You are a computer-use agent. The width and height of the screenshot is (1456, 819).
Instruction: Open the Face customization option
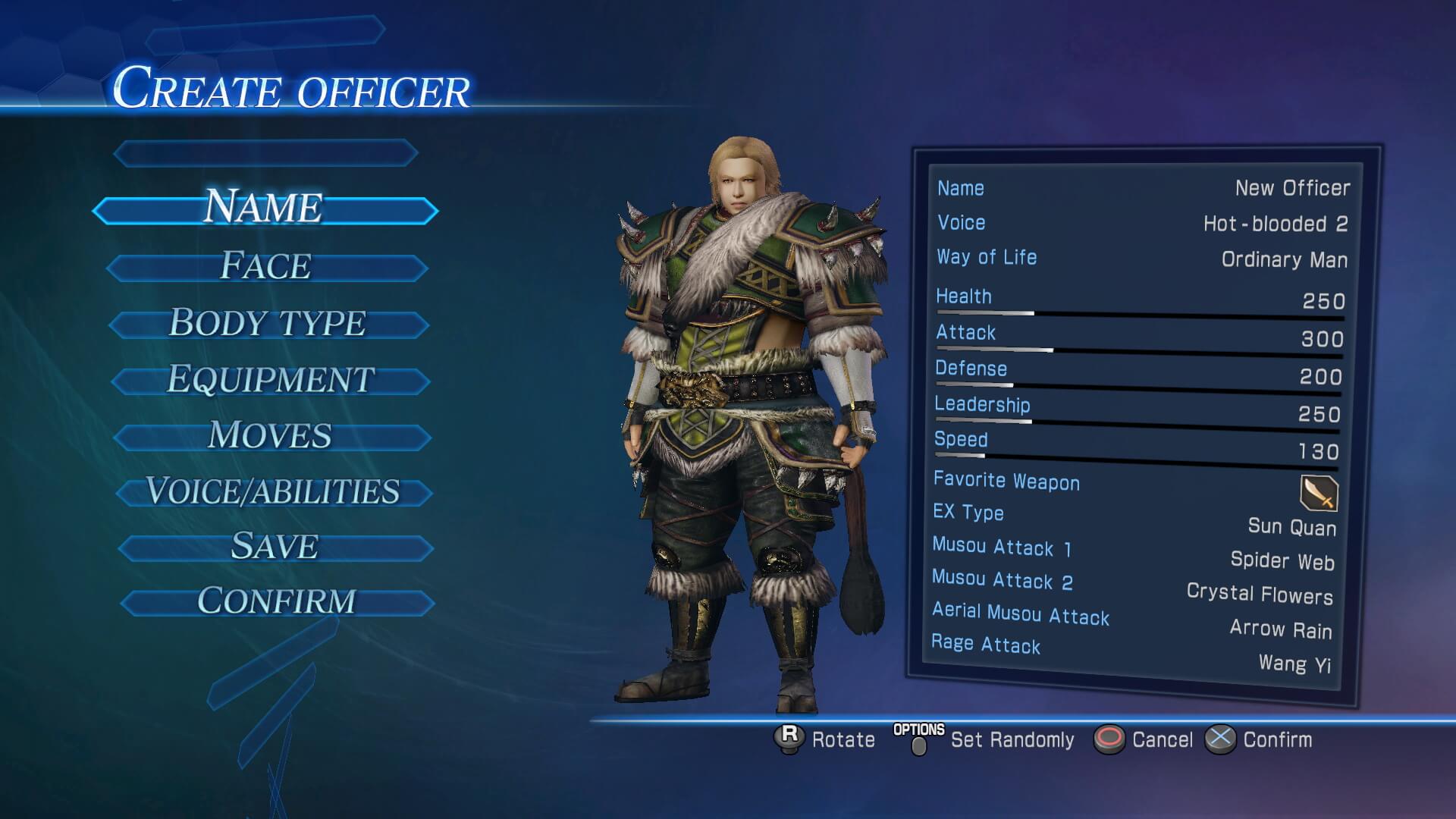(266, 267)
